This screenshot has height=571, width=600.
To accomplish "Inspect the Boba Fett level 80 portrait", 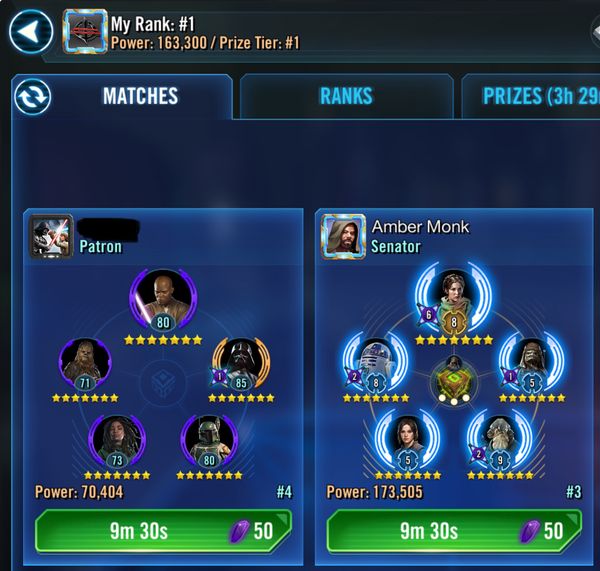I will coord(210,438).
